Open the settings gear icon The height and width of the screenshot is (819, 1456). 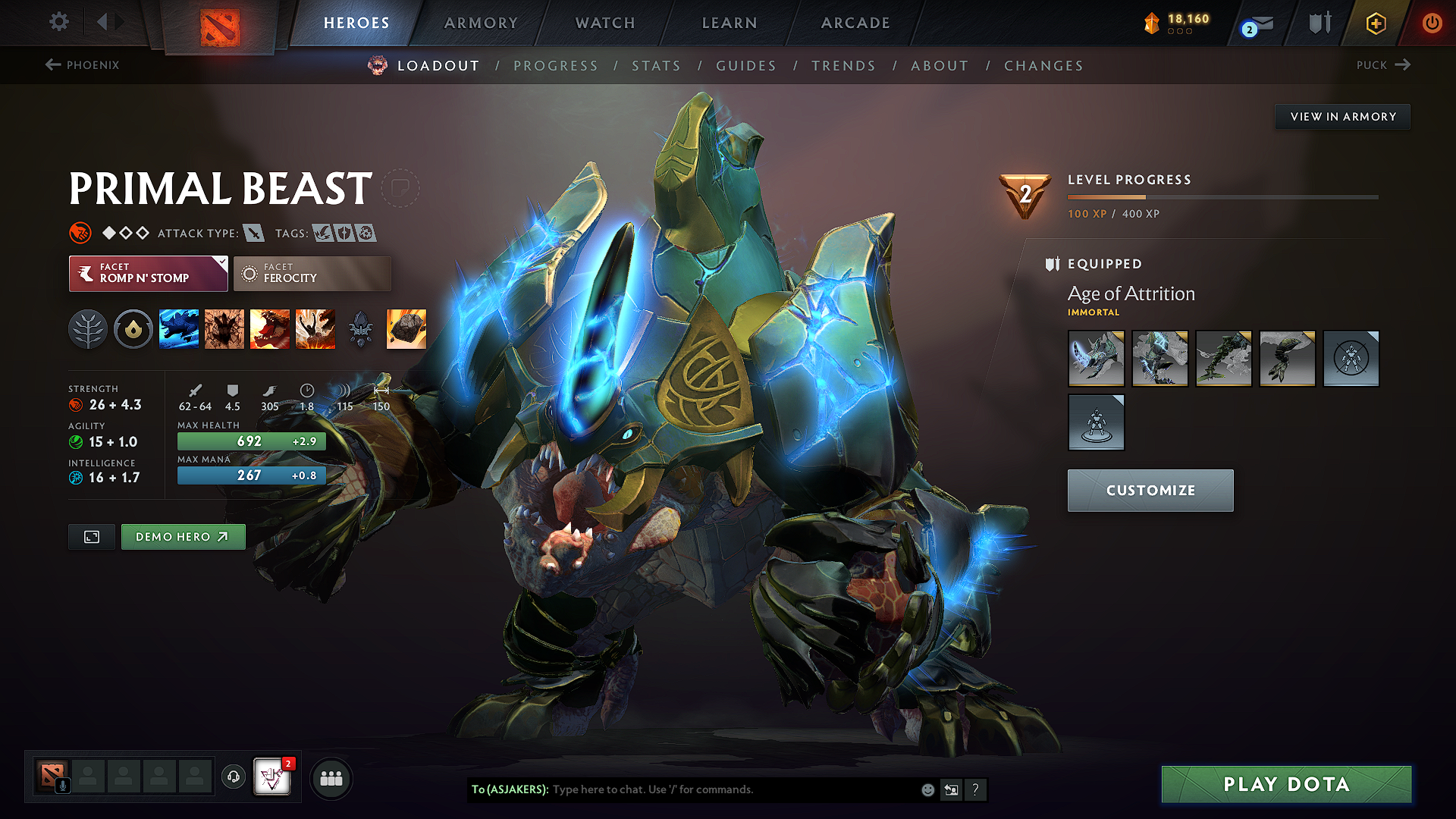click(59, 22)
